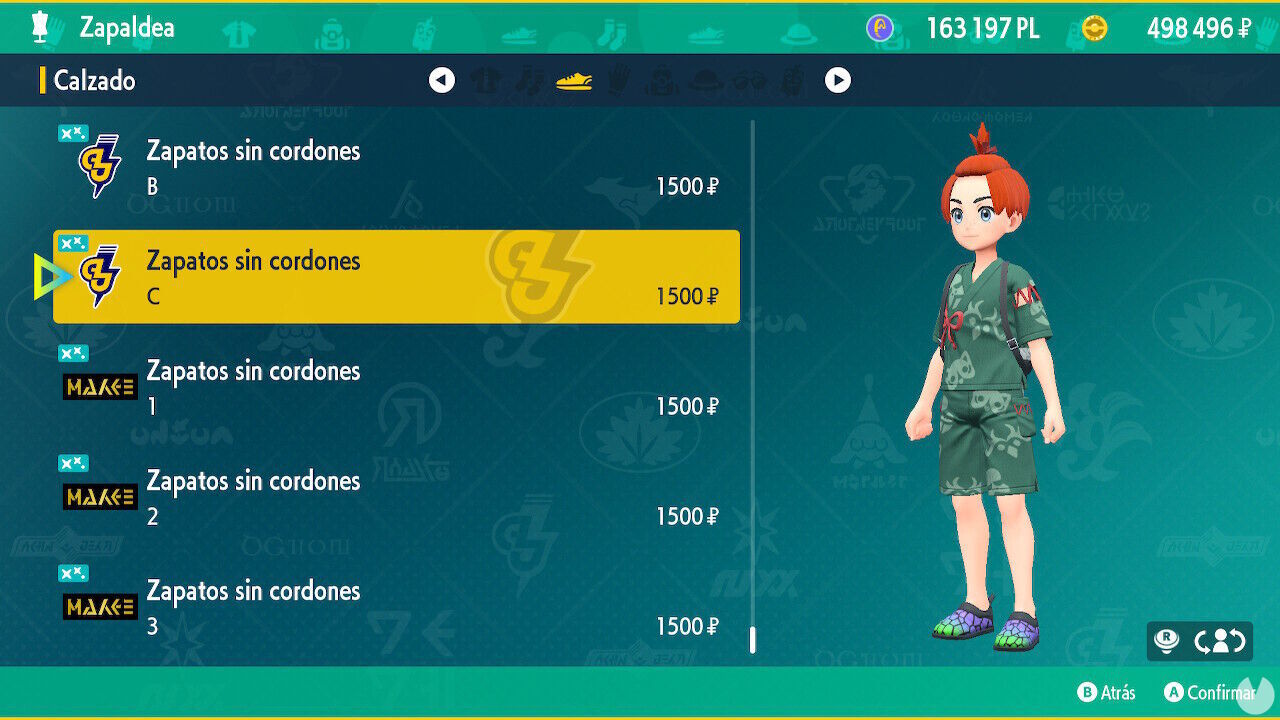The height and width of the screenshot is (720, 1280).
Task: Toggle the highlighted shoe category icon
Action: coord(573,80)
